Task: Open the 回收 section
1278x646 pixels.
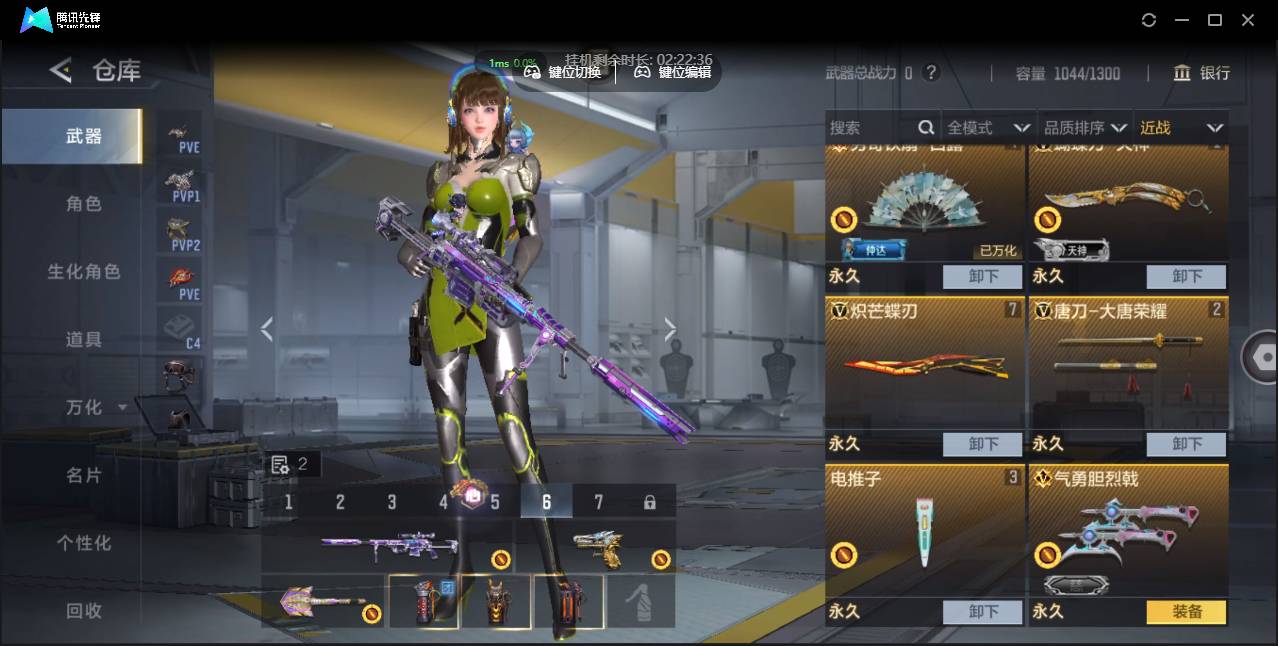Action: click(x=84, y=610)
